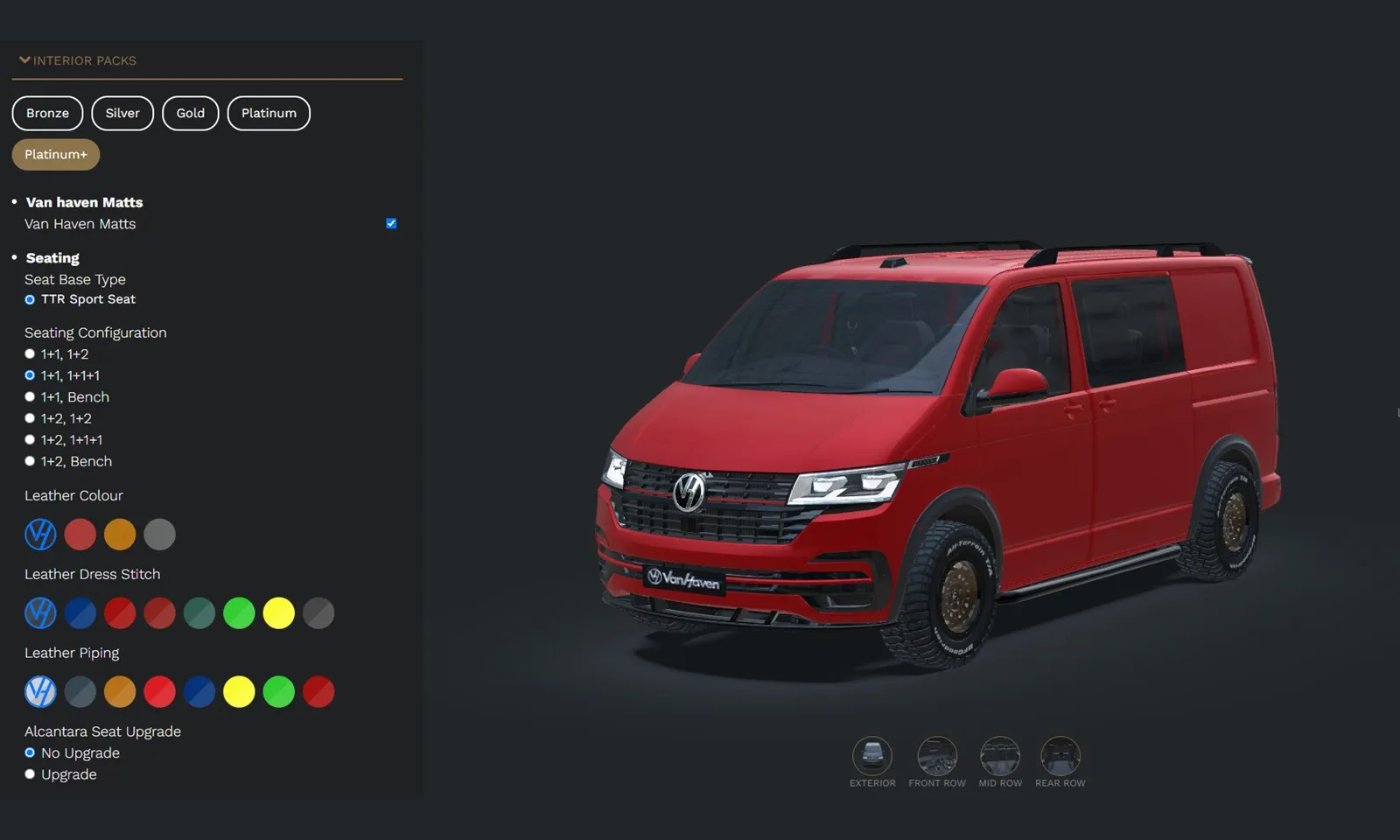This screenshot has height=840, width=1400.
Task: Select the Bronze interior pack
Action: click(x=47, y=113)
